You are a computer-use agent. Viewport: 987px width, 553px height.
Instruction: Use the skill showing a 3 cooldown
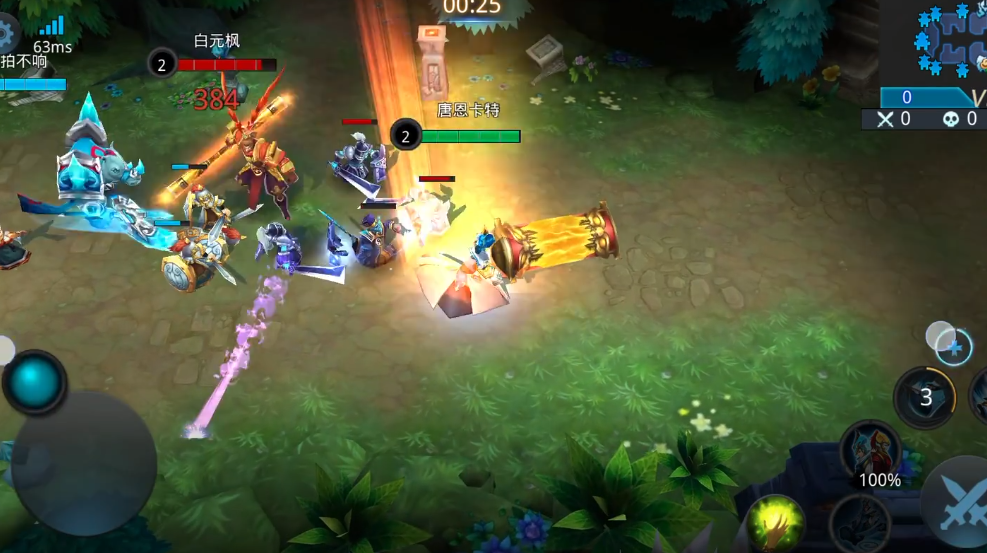pyautogui.click(x=926, y=398)
